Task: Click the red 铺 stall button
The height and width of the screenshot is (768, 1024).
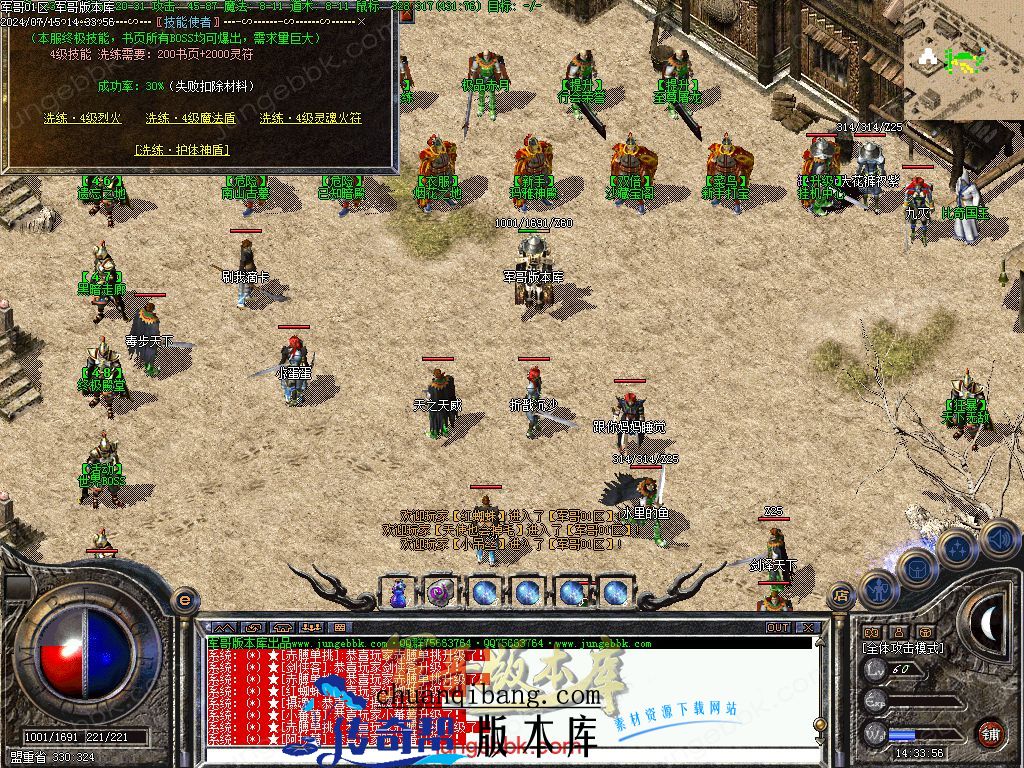Action: (990, 732)
